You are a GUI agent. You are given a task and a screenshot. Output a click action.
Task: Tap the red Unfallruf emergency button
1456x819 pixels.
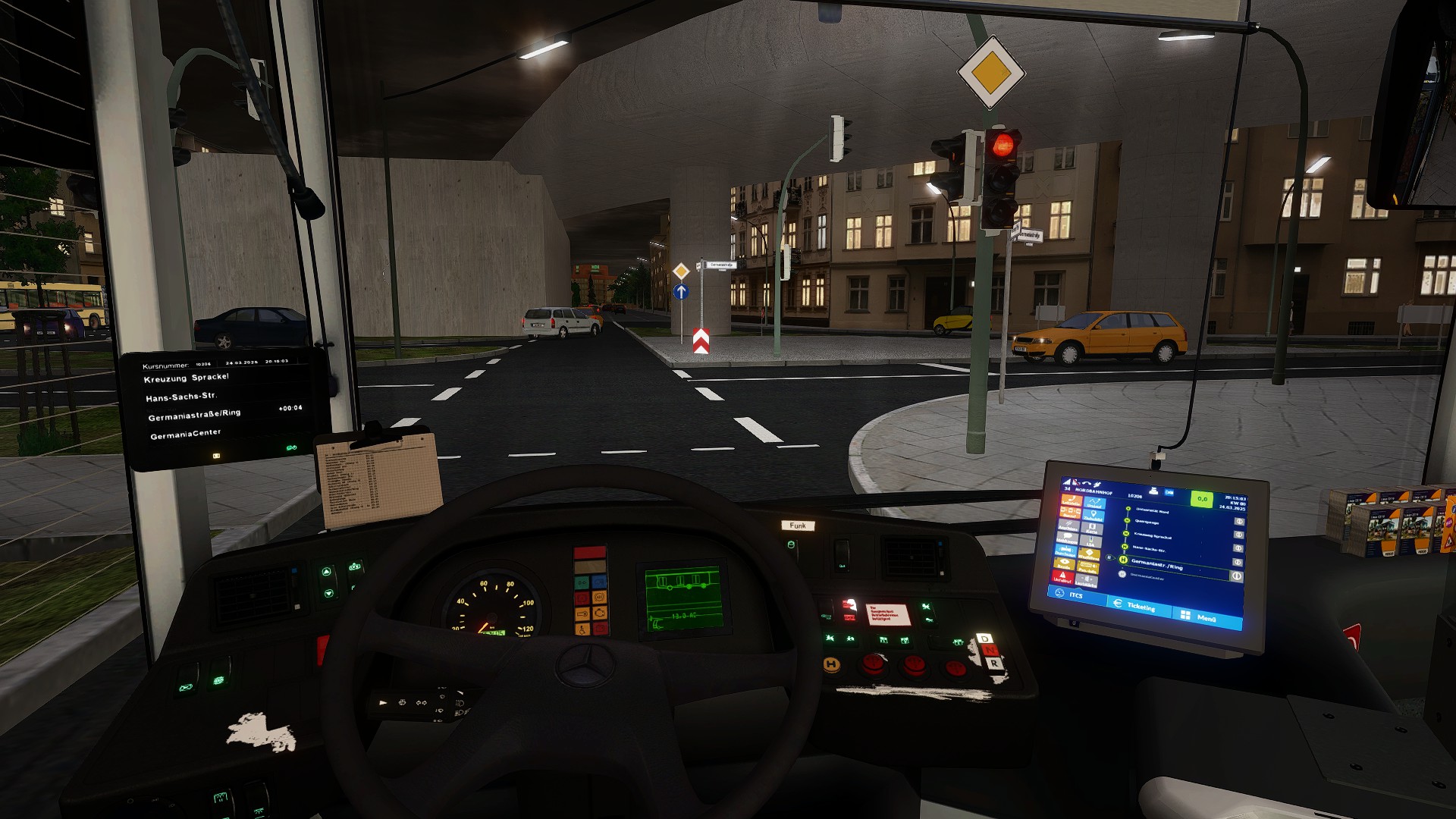coord(1063,578)
